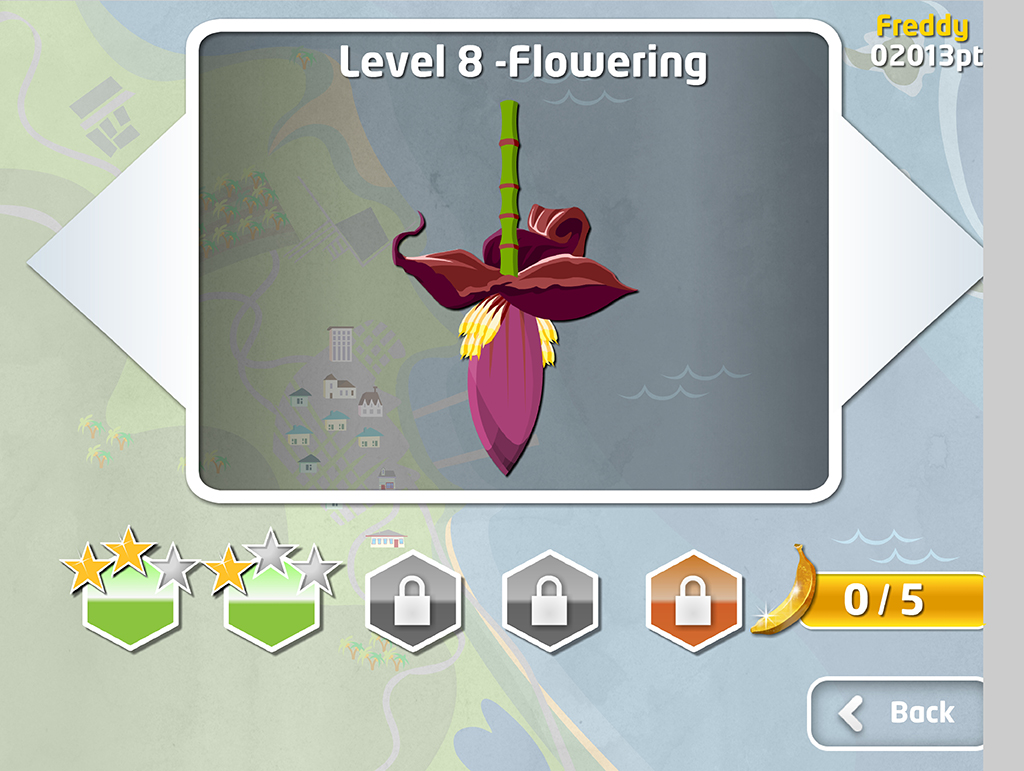Image resolution: width=1024 pixels, height=771 pixels.
Task: Select the green hexagon with two gold stars
Action: 131,601
